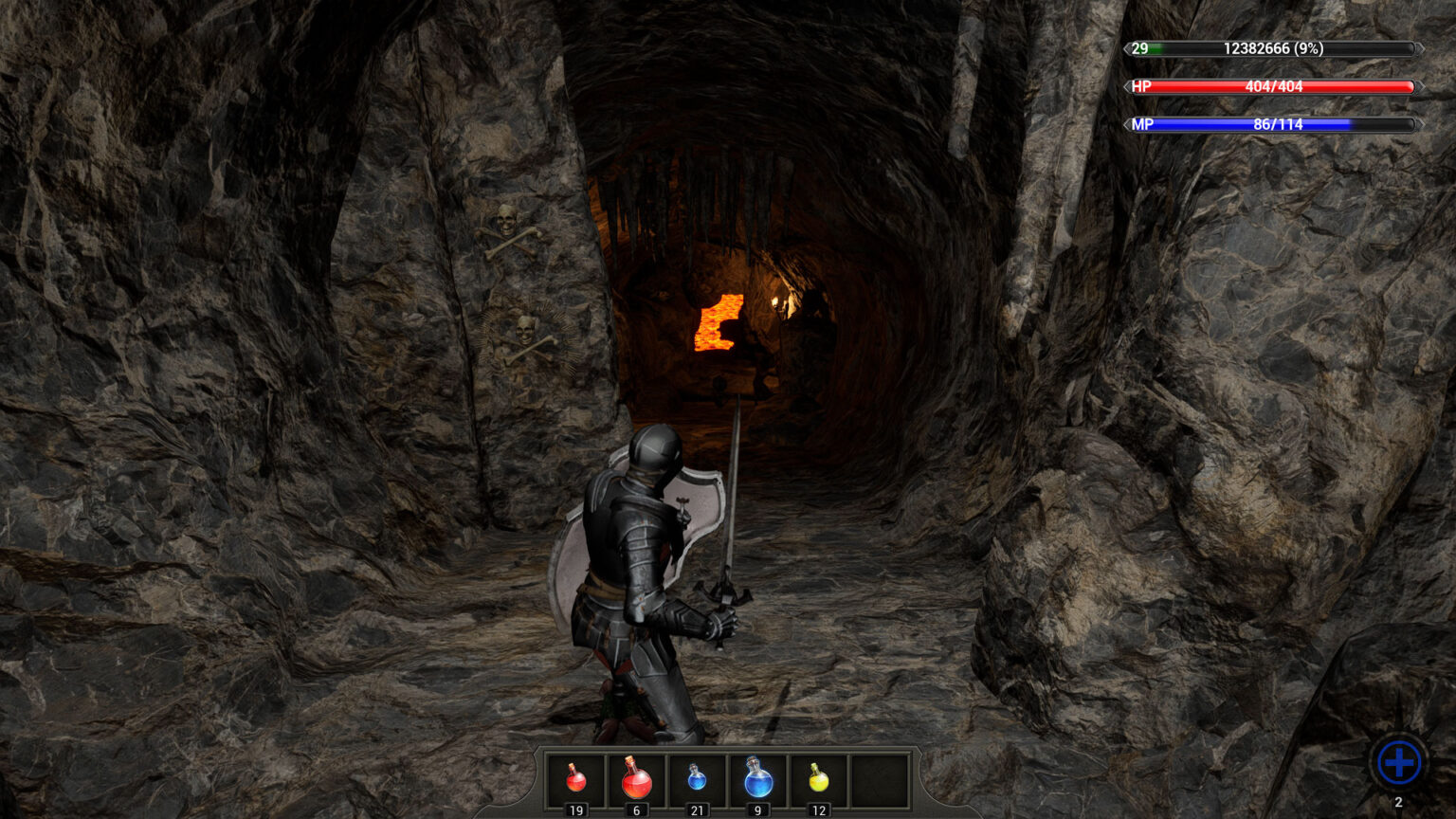Consume the yellow potion

819,779
